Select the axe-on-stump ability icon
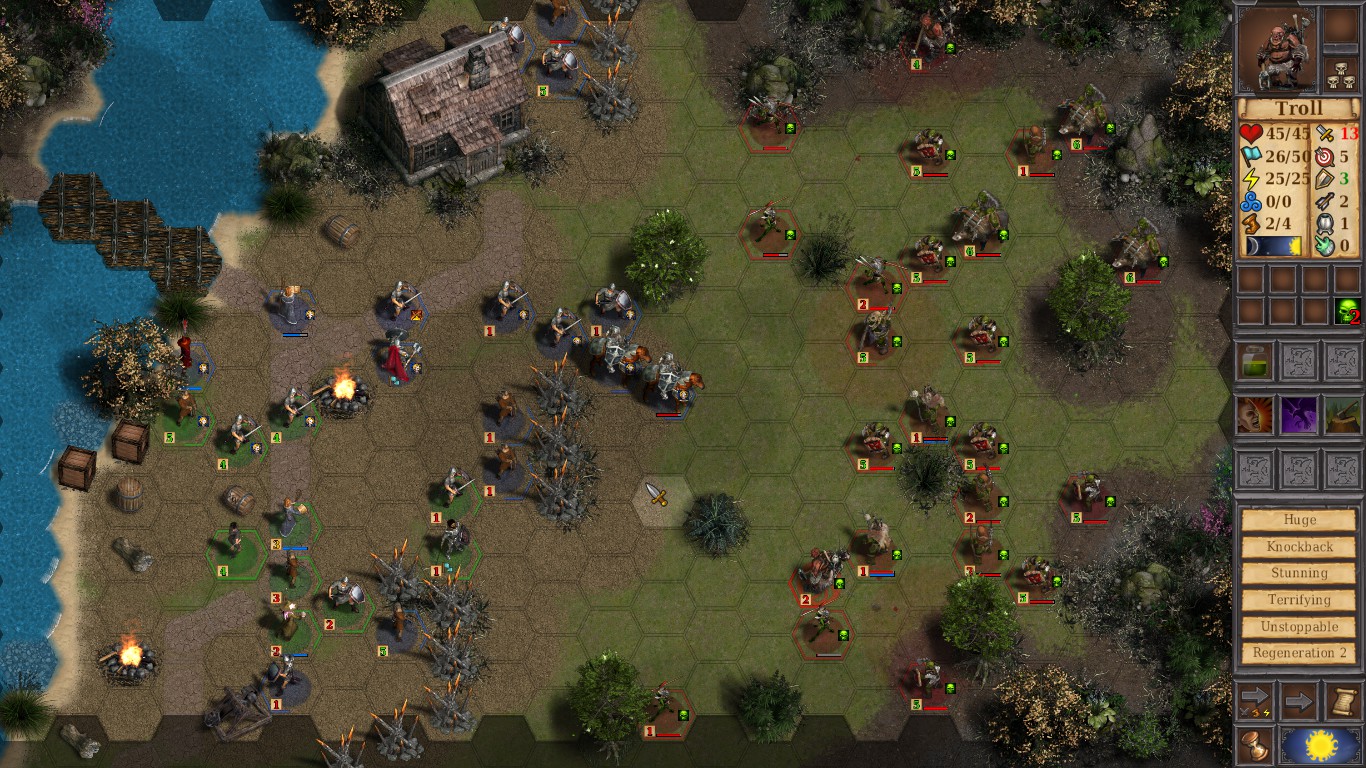 [1341, 414]
